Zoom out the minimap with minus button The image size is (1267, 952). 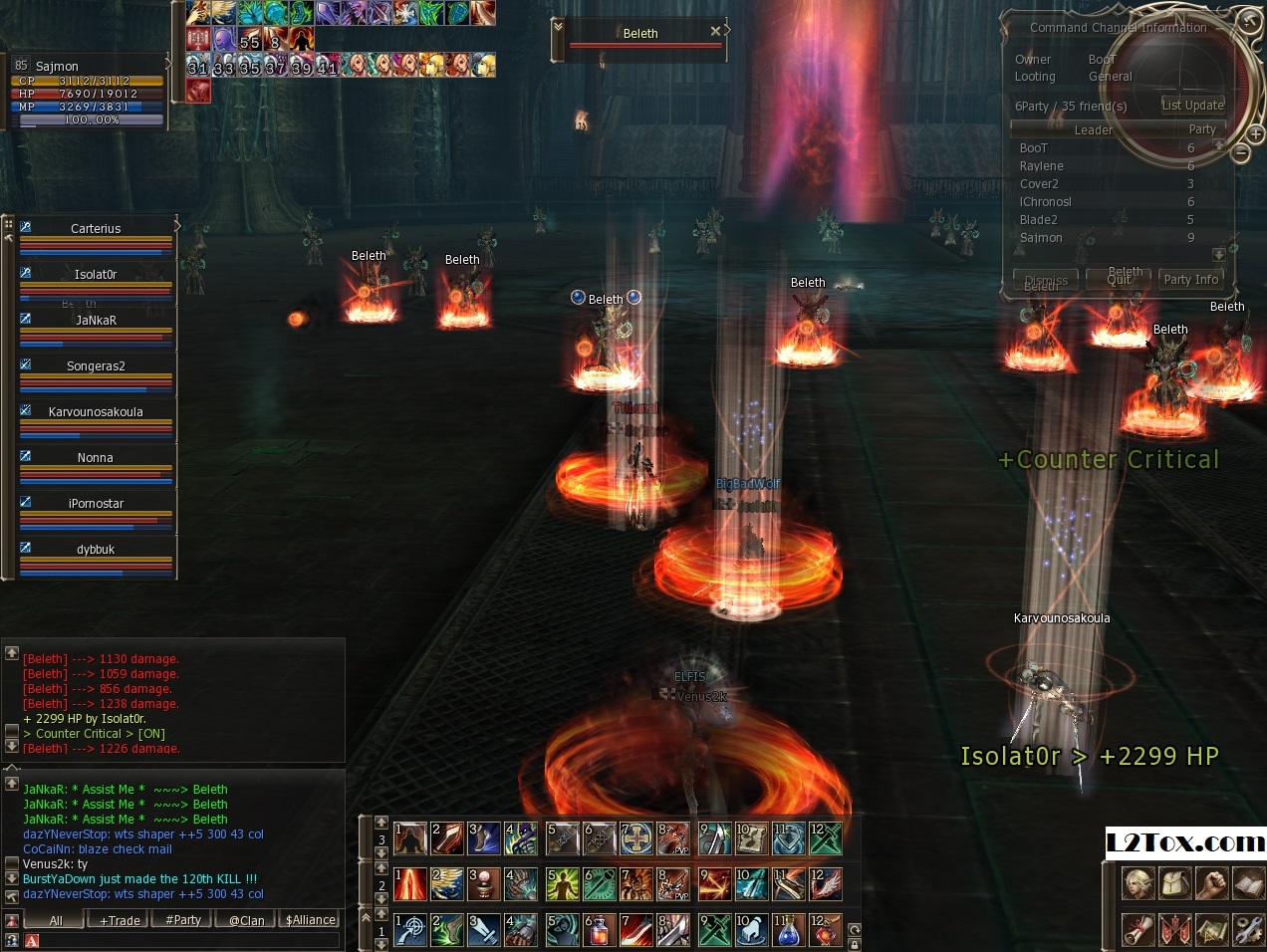(1240, 153)
